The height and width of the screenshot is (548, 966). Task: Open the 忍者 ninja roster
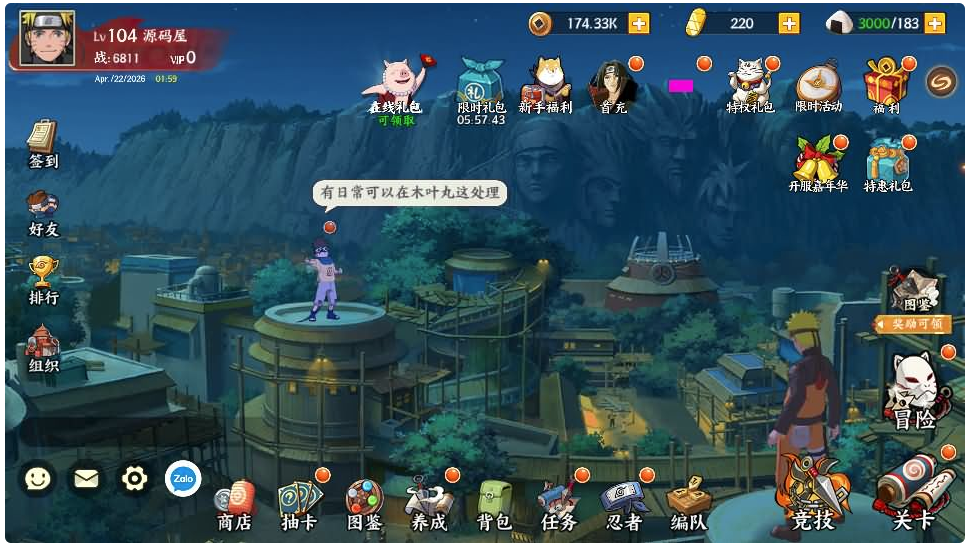click(x=624, y=504)
